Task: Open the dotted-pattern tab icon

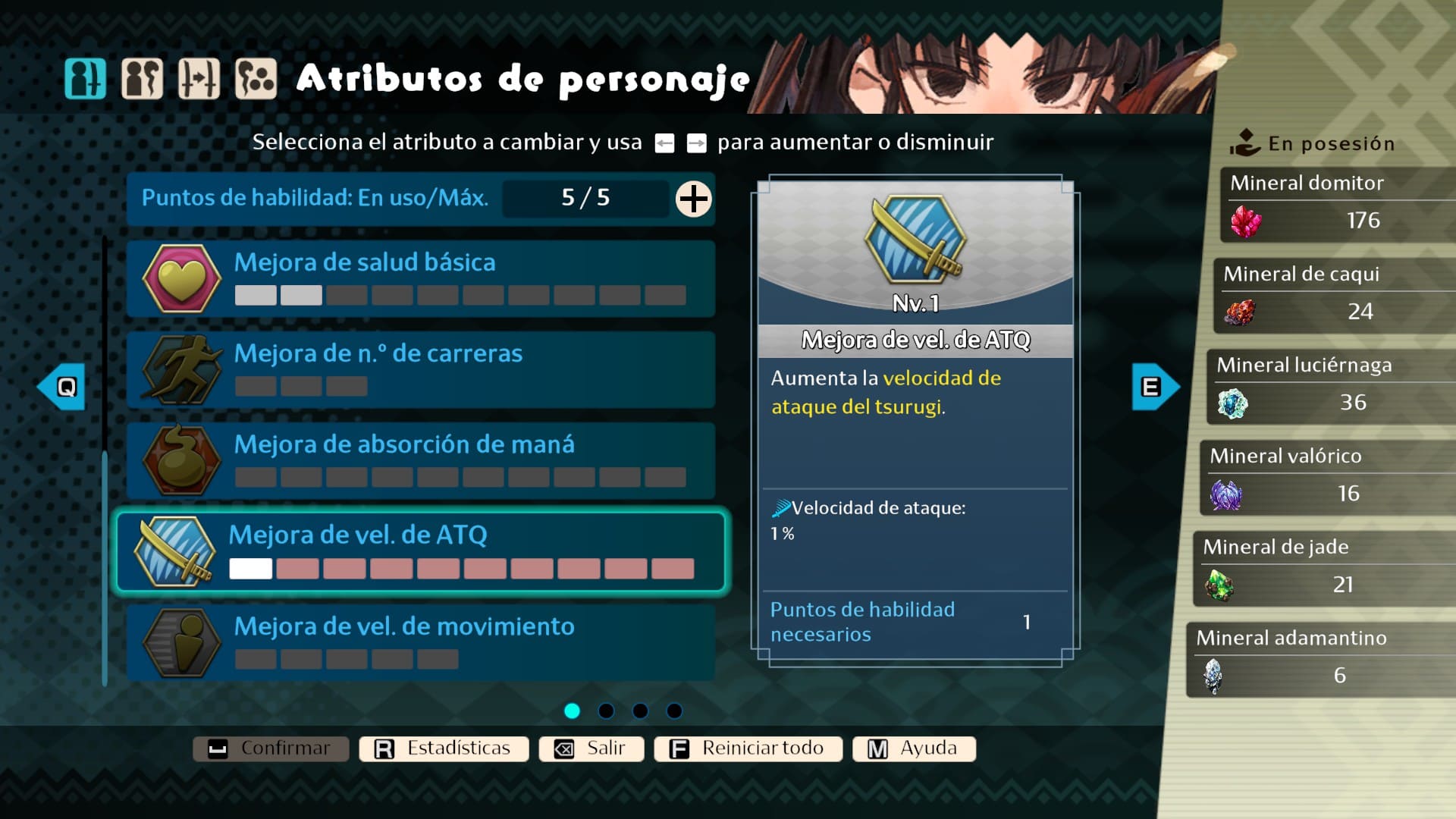Action: [256, 79]
